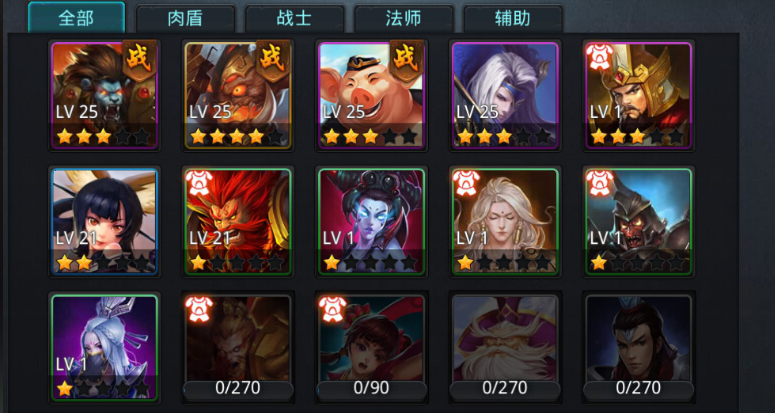Choose the locked dark-haired swordsman hero

click(638, 346)
